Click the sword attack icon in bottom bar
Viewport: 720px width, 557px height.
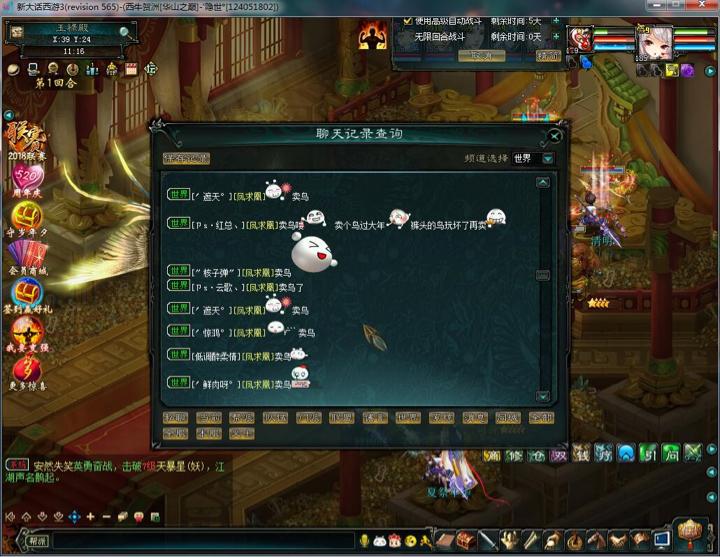488,541
